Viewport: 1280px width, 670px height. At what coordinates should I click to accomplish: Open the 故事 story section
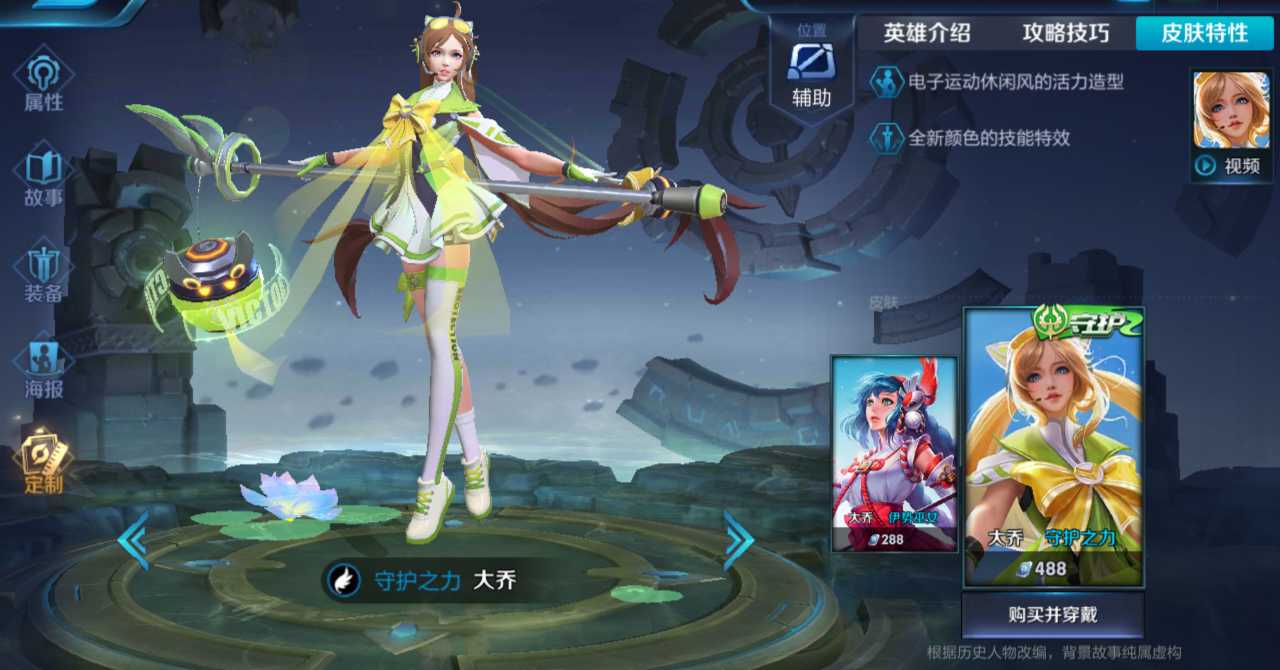(x=43, y=176)
